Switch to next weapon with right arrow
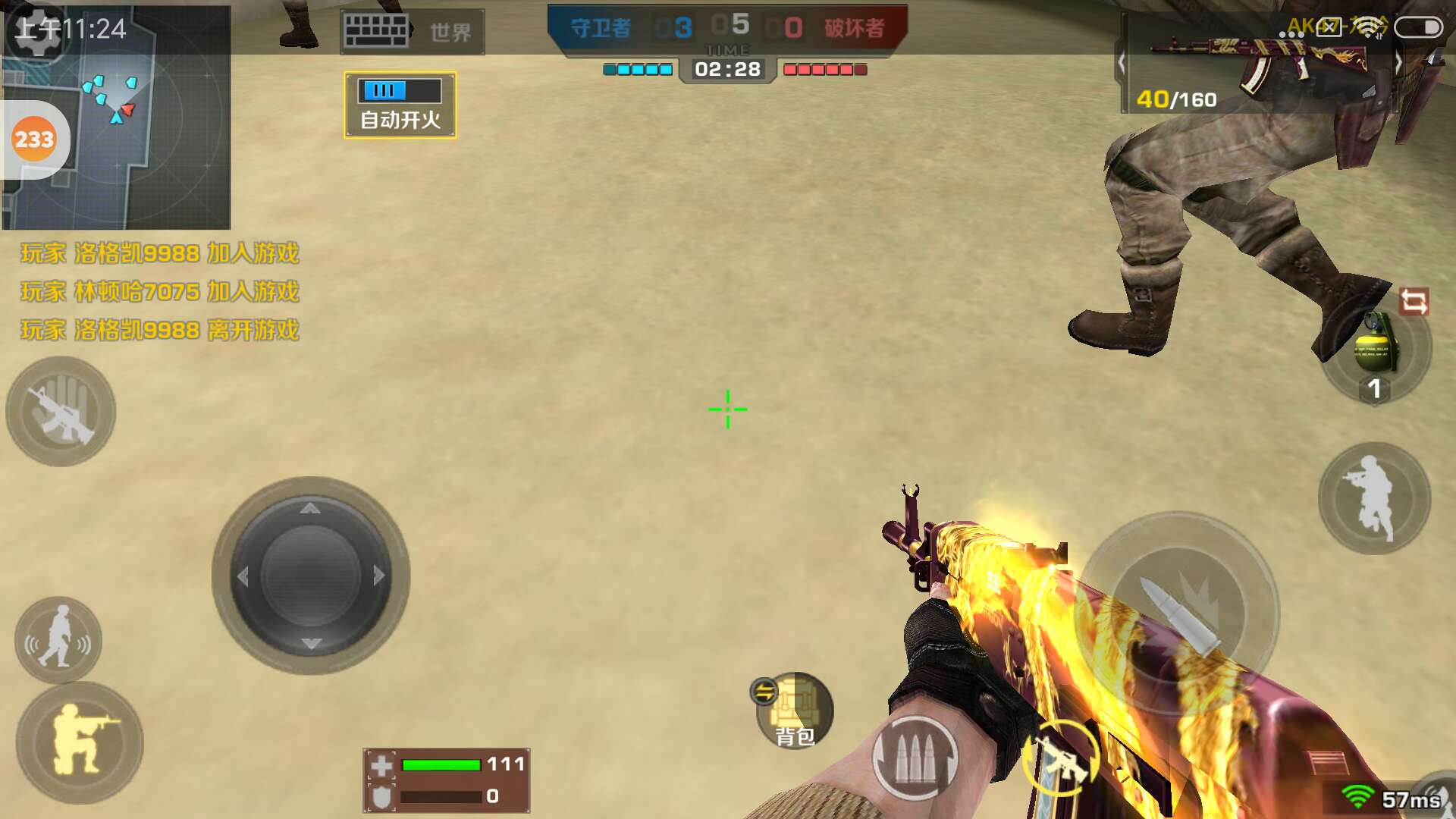1456x819 pixels. [x=1398, y=63]
